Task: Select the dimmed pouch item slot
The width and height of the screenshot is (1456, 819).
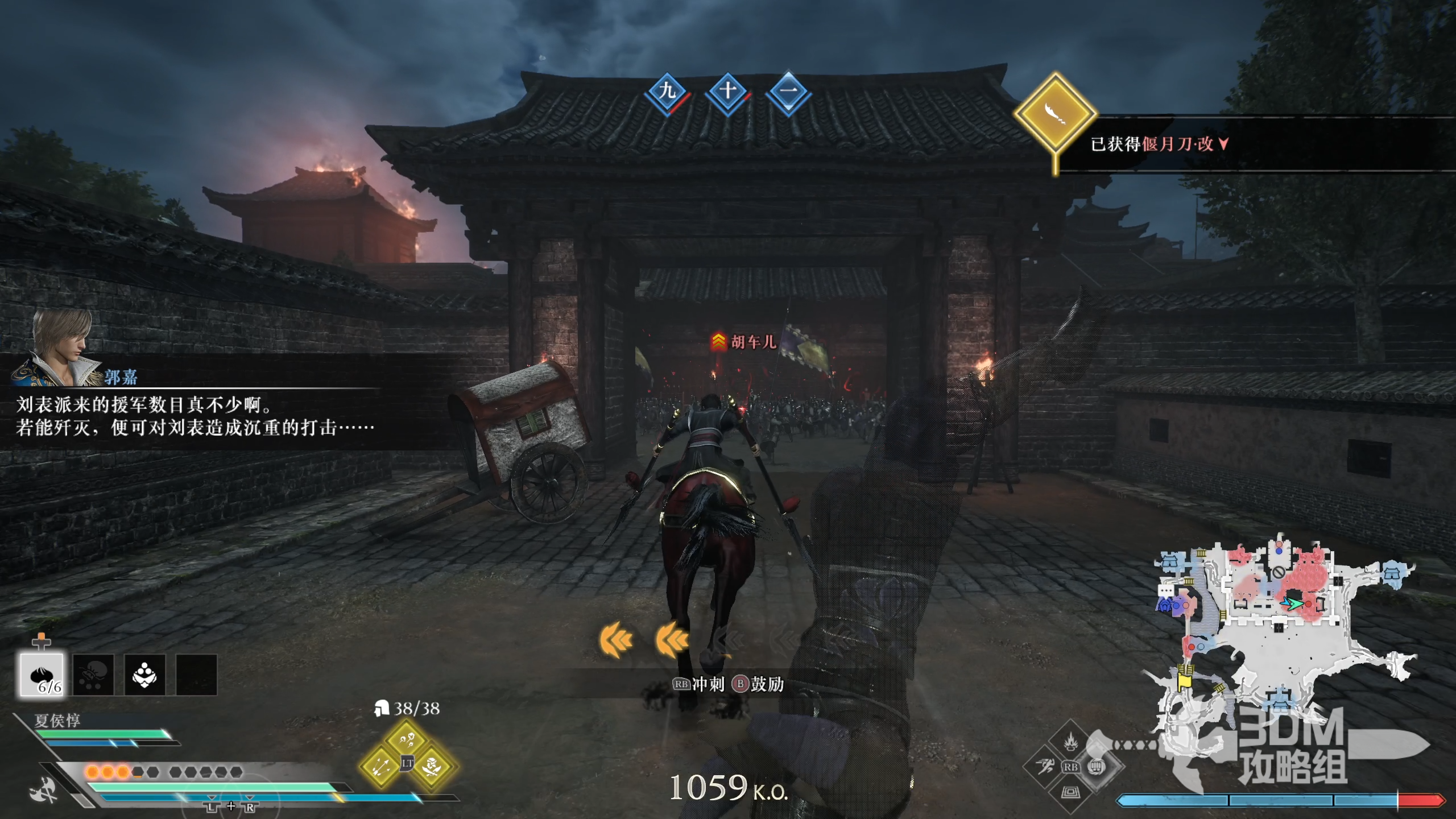Action: click(93, 675)
